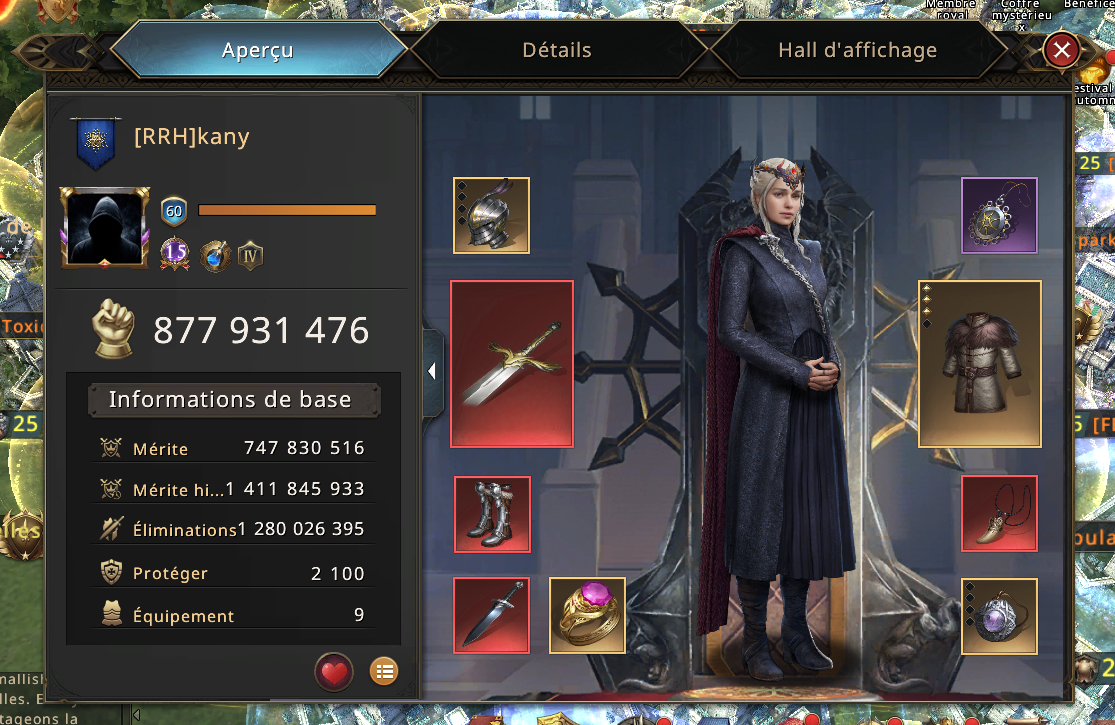The image size is (1115, 725).
Task: Inspect the fur-collared chest armor
Action: [979, 363]
